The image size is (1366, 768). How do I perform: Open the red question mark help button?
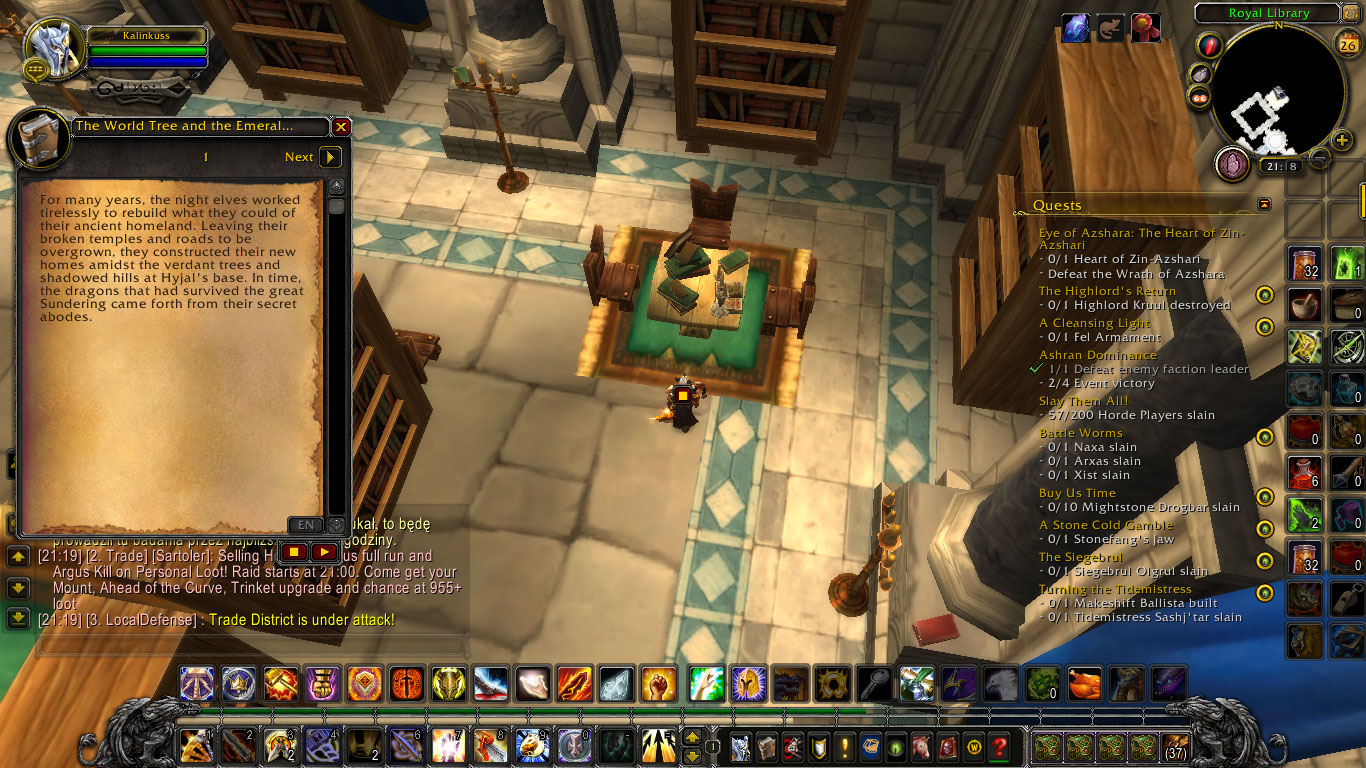click(x=998, y=747)
